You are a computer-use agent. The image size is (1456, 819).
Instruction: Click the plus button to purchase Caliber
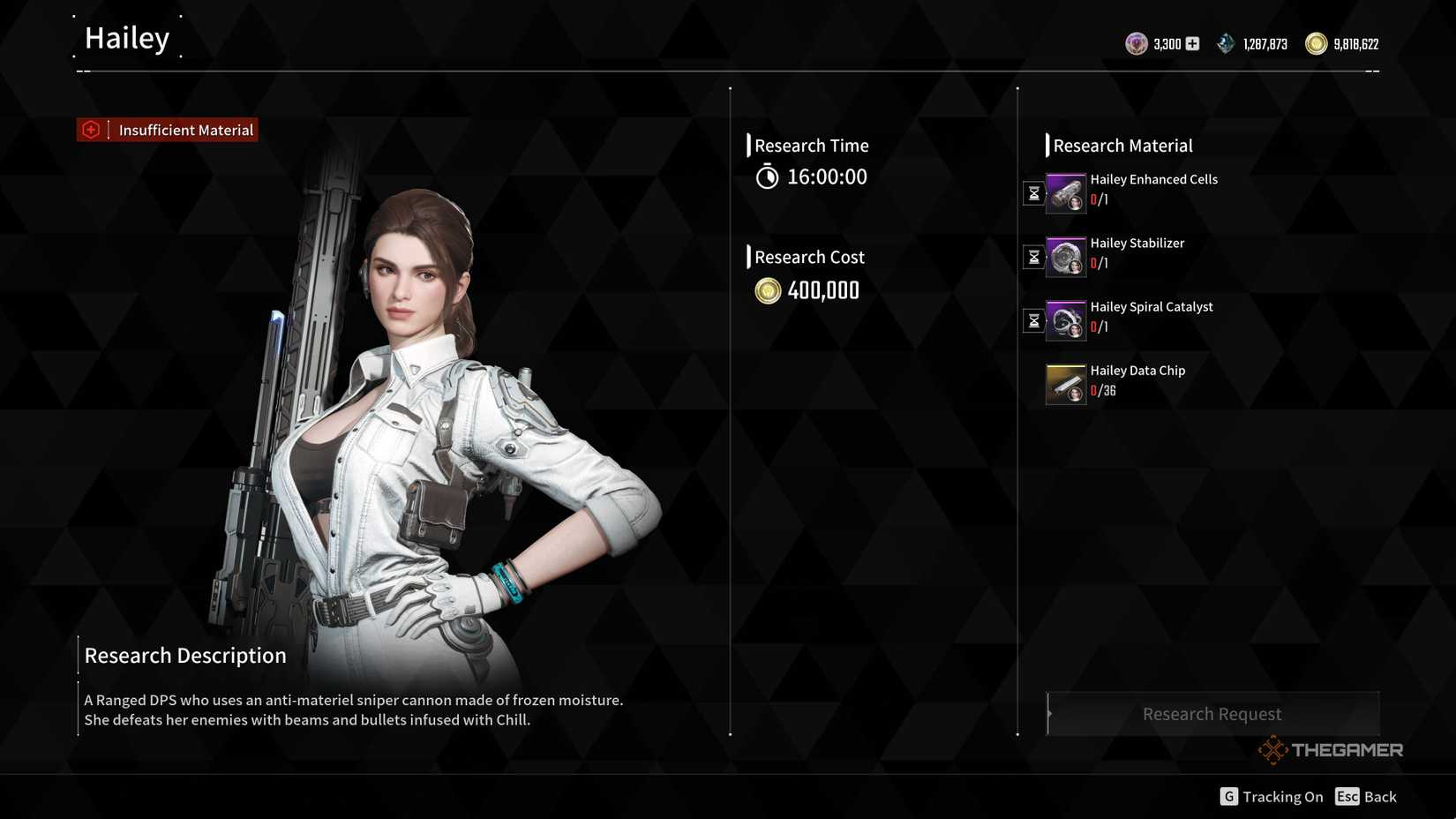coord(1191,42)
